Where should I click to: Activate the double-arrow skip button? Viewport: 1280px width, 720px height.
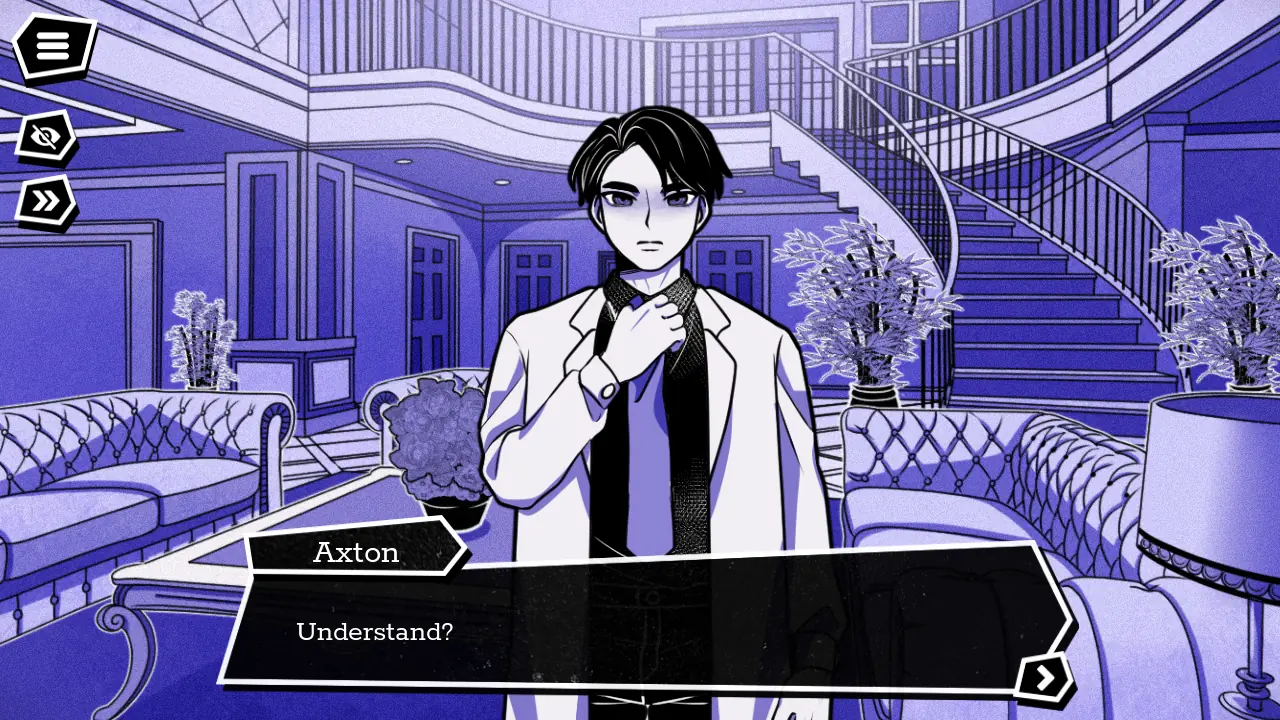[x=45, y=201]
